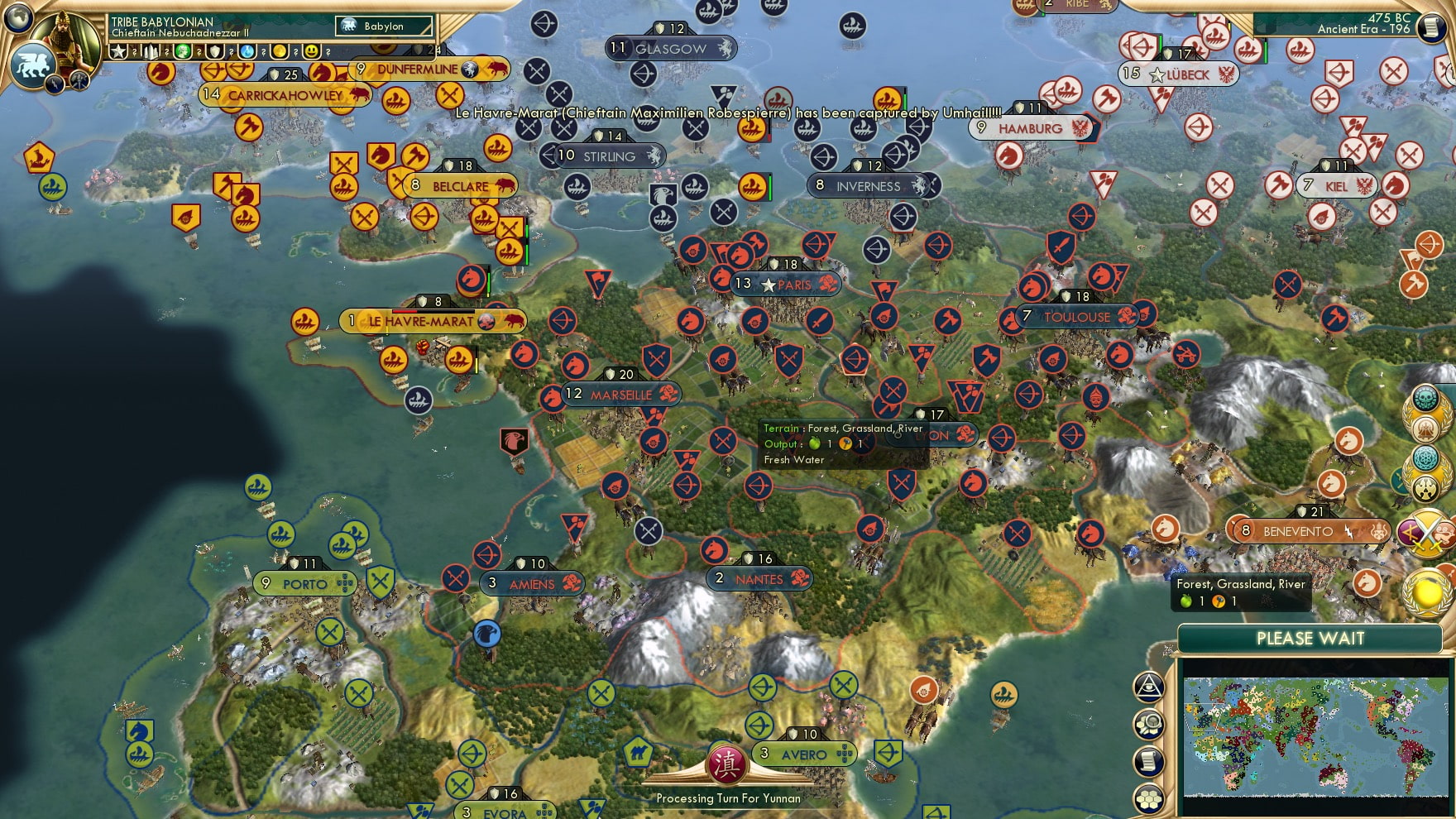This screenshot has height=819, width=1456.
Task: Click the great person face indicator
Action: 183,52
